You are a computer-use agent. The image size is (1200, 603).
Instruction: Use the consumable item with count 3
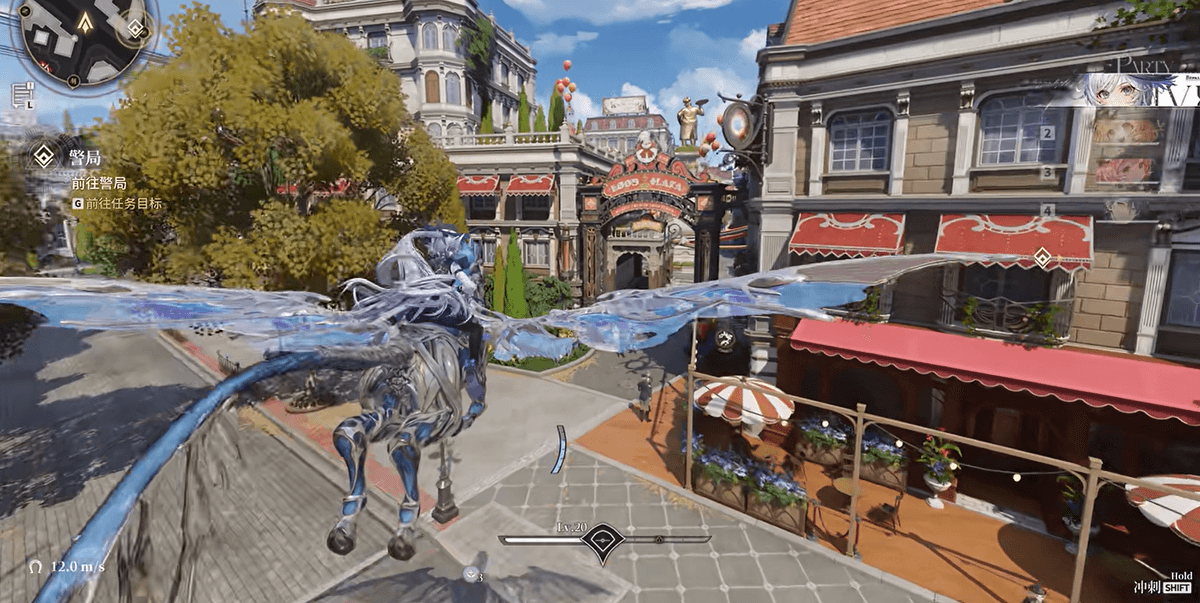(471, 573)
